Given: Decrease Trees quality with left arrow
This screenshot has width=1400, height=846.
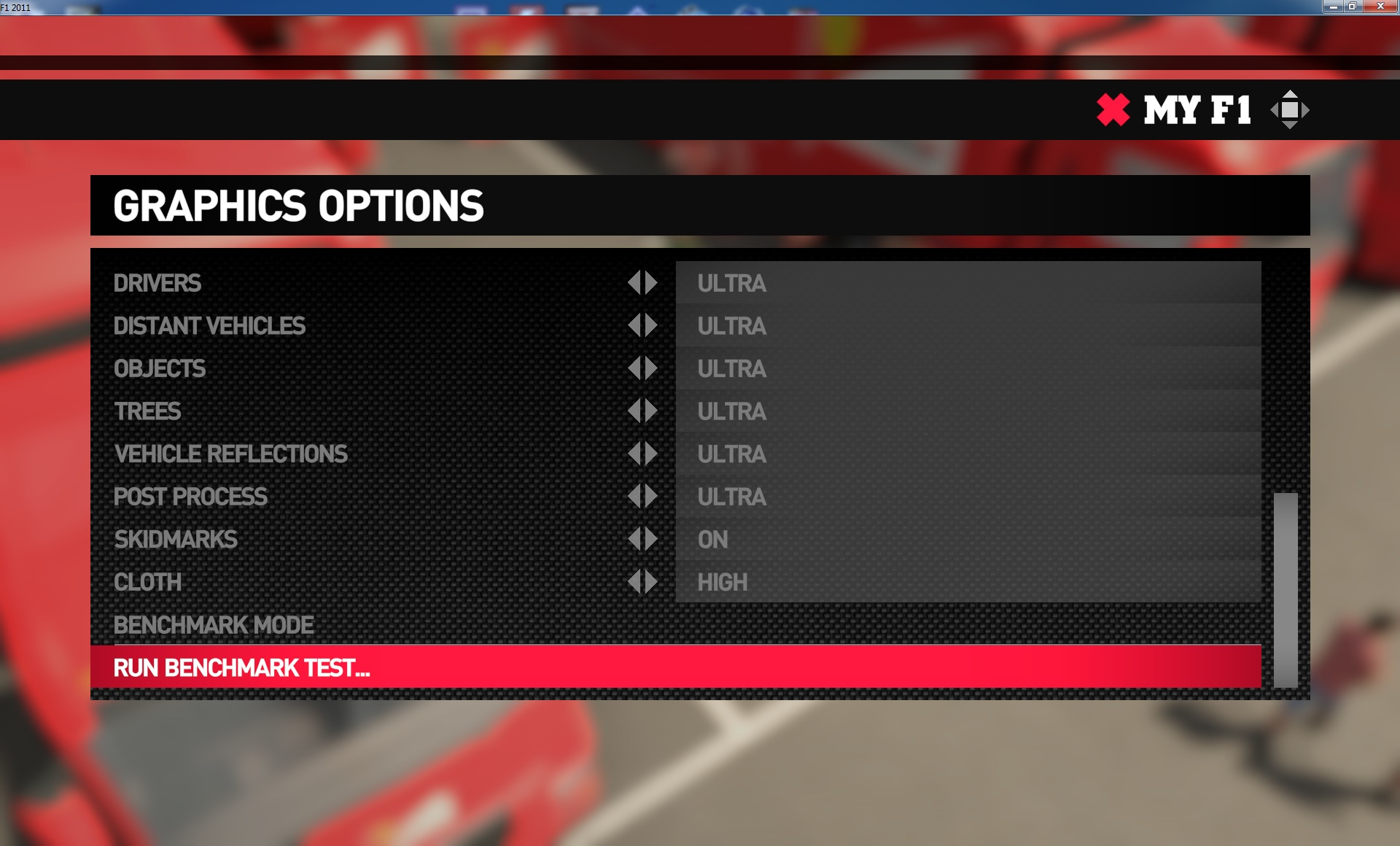Looking at the screenshot, I should click(x=634, y=411).
